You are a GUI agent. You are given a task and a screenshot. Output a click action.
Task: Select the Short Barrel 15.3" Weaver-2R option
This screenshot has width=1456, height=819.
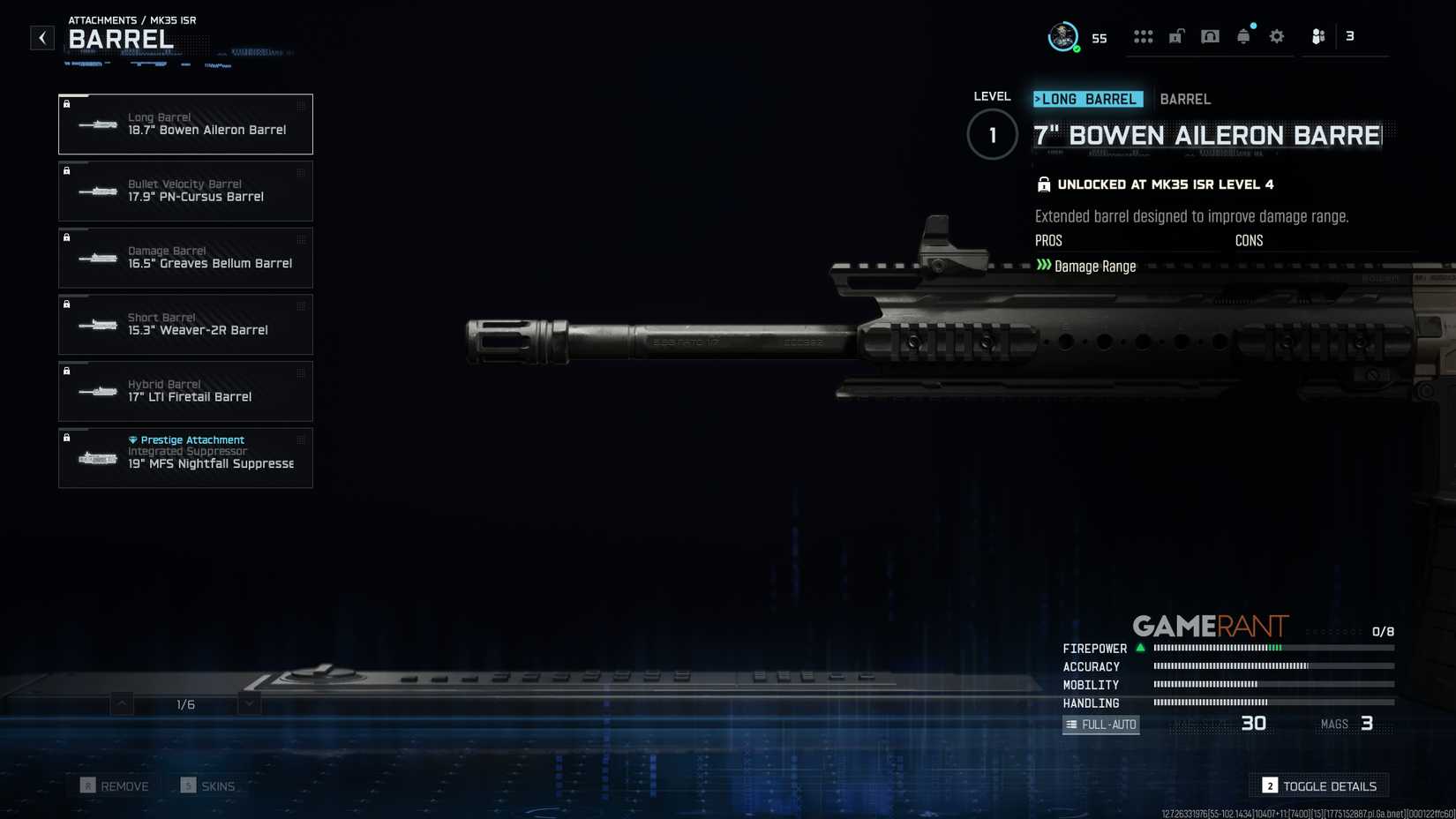(x=185, y=324)
